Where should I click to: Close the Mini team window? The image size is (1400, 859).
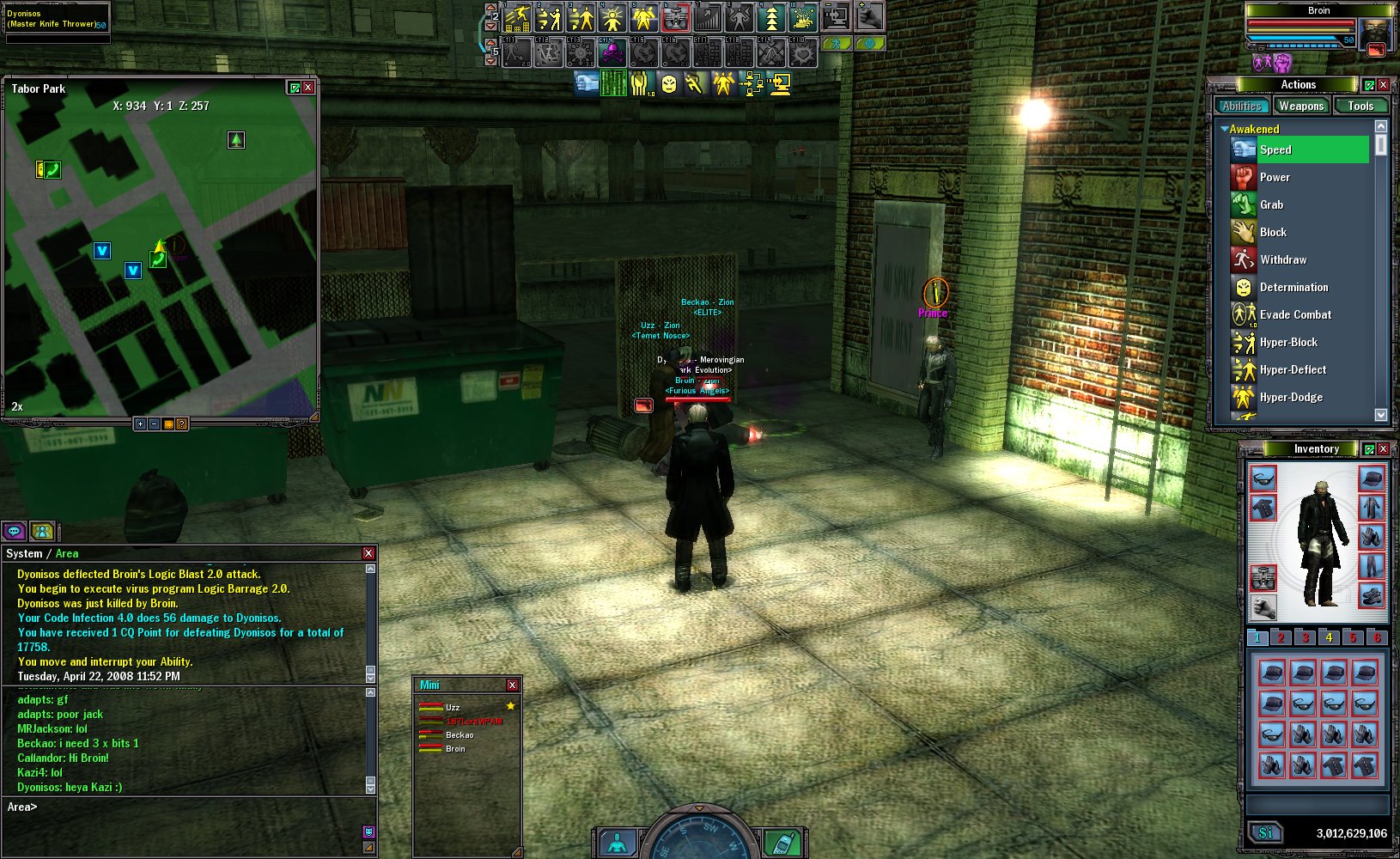(x=512, y=685)
